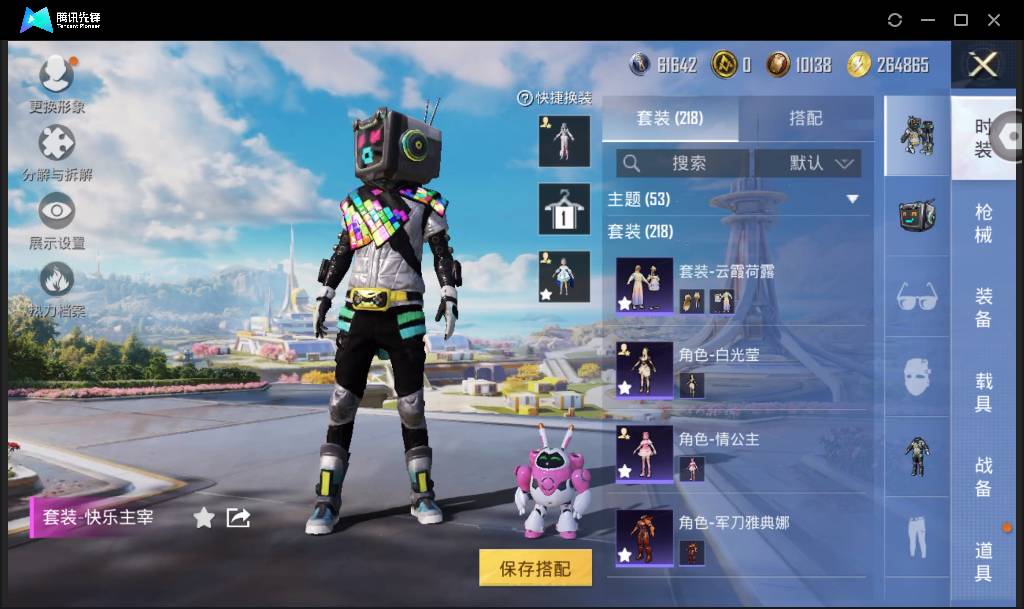Screen dimensions: 1024x609
Task: Switch to the 搭配 tab
Action: (x=805, y=118)
